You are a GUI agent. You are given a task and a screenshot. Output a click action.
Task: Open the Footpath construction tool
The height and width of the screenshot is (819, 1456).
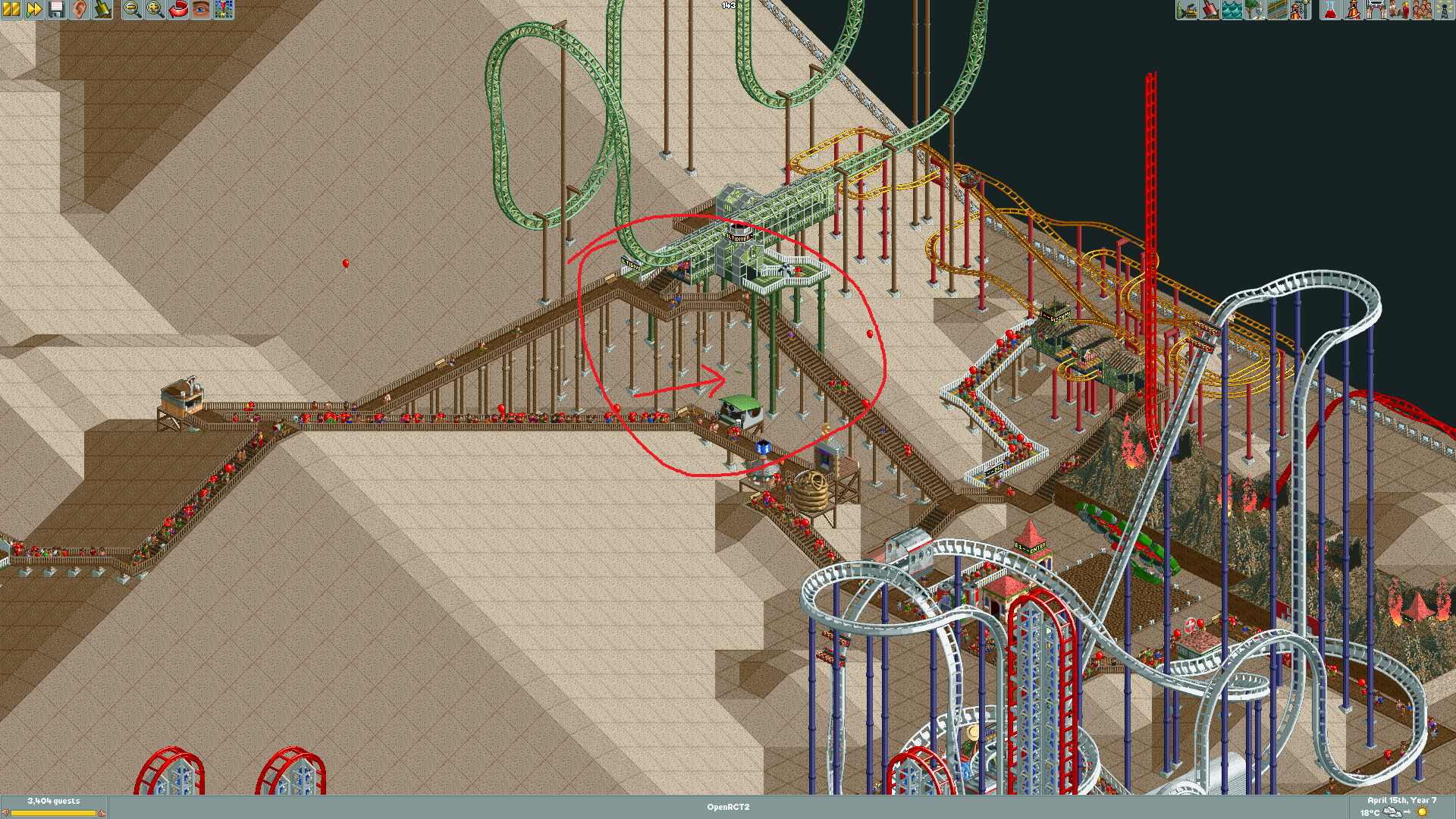click(1279, 10)
